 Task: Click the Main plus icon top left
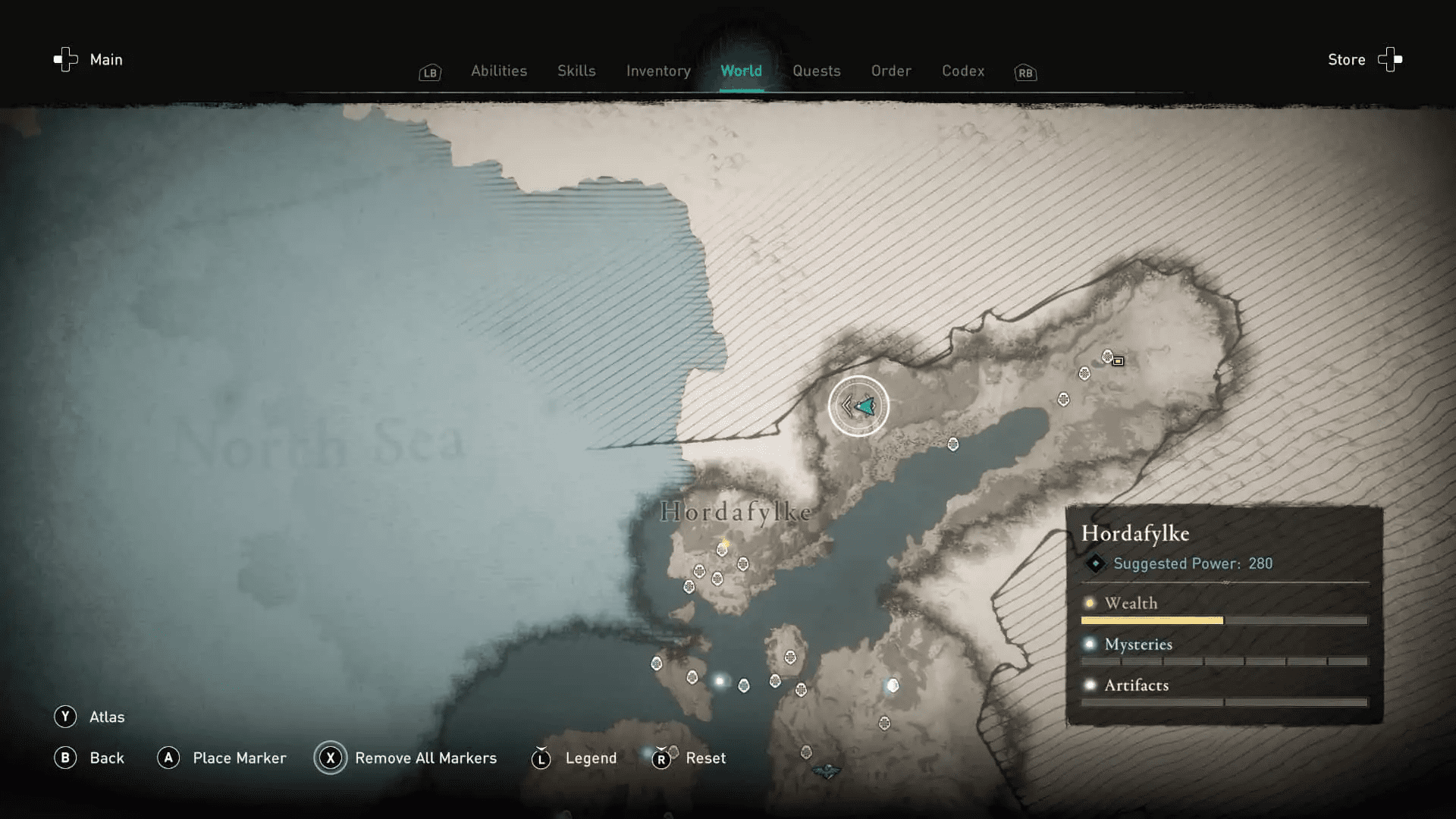tap(64, 59)
